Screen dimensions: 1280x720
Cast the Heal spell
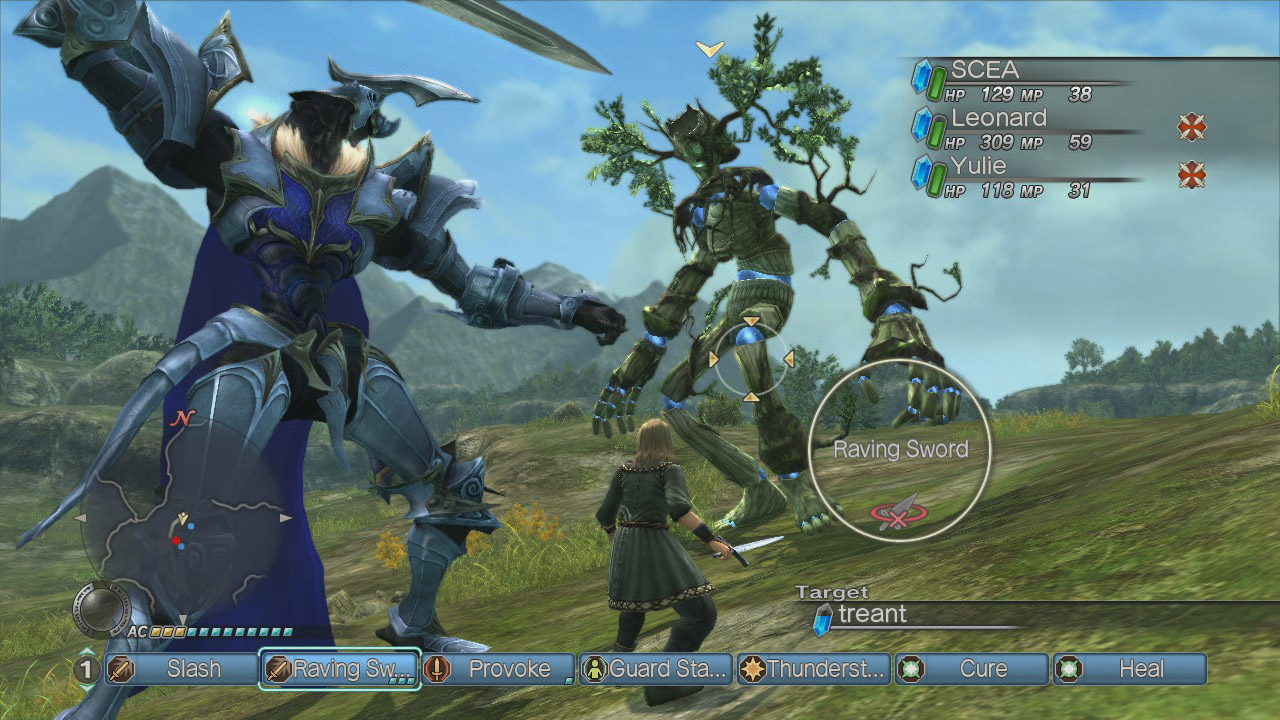pos(1130,669)
